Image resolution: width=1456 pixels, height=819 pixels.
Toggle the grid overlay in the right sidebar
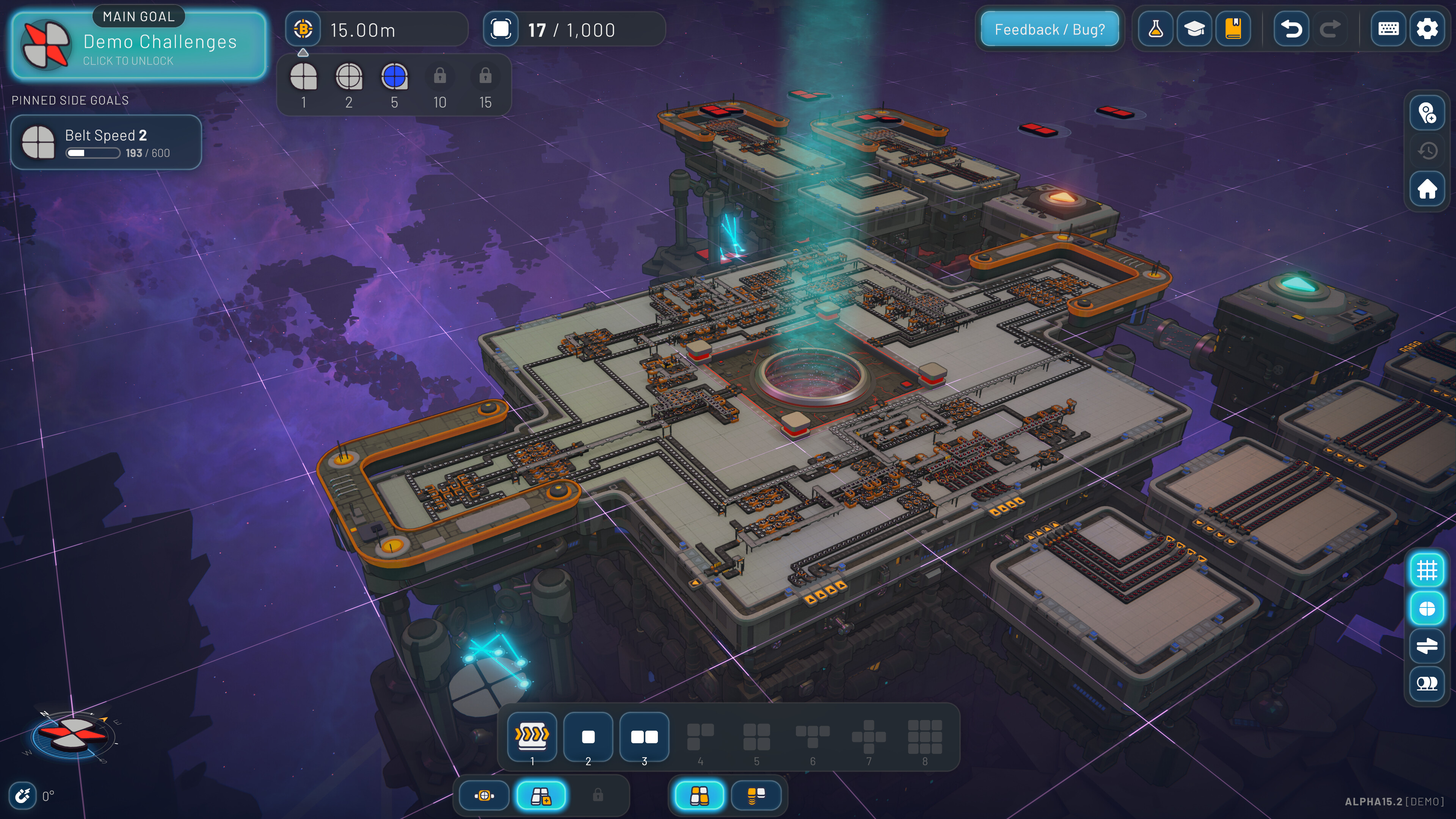(1426, 570)
